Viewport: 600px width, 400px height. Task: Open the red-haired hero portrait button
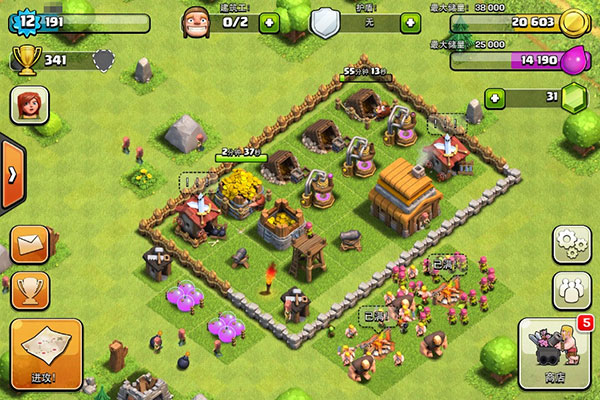point(30,105)
